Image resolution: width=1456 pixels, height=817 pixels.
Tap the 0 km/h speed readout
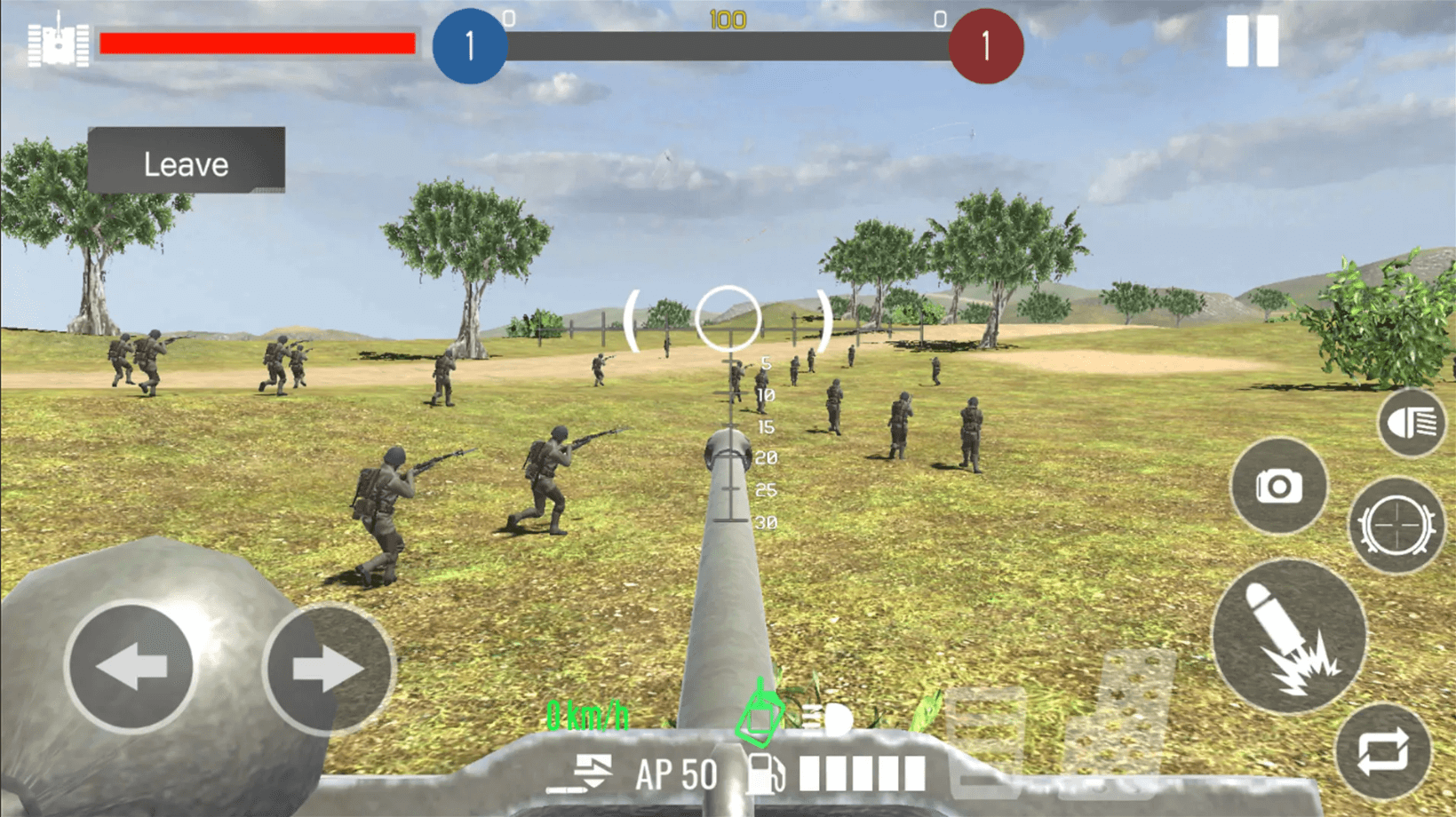588,712
